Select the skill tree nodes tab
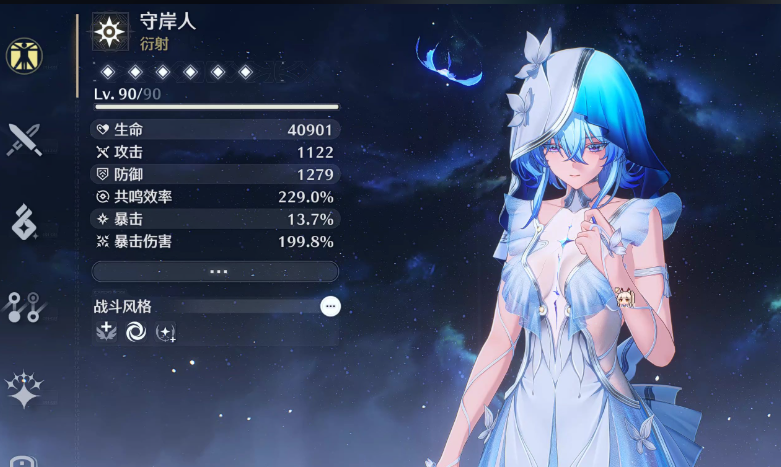 (x=25, y=307)
